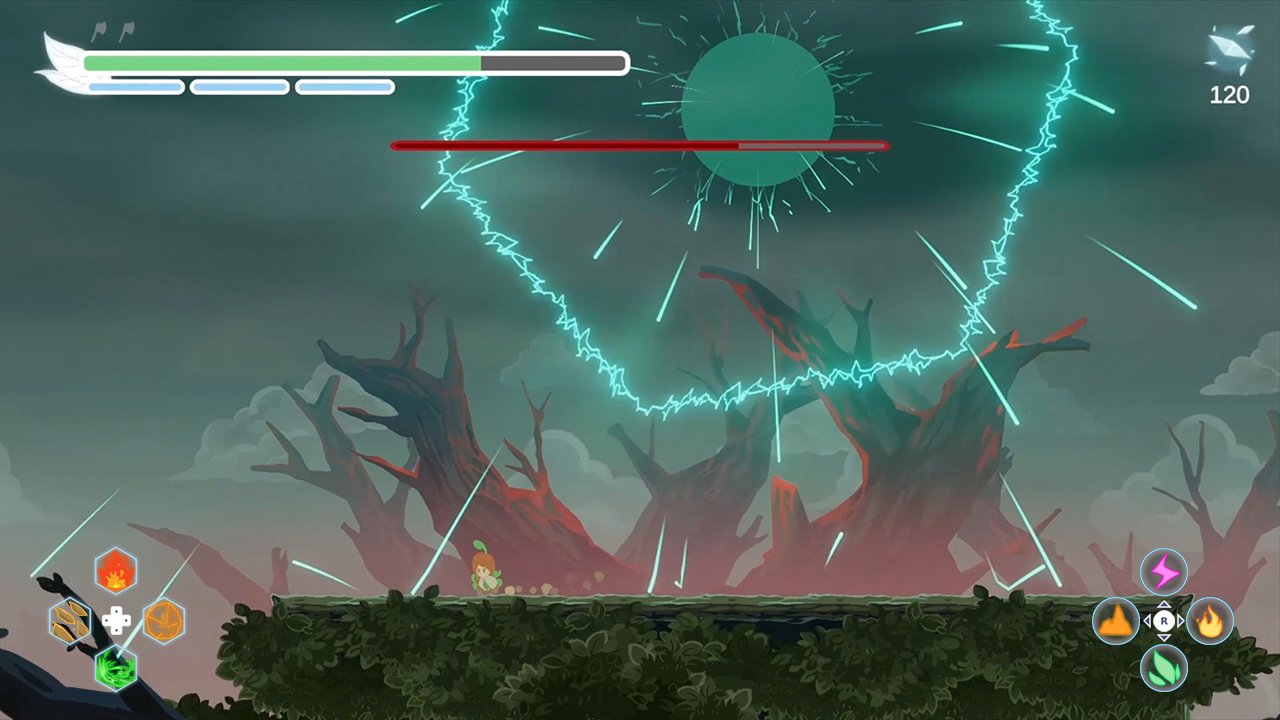Expand the down arrow on the R skill wheel

tap(1163, 638)
